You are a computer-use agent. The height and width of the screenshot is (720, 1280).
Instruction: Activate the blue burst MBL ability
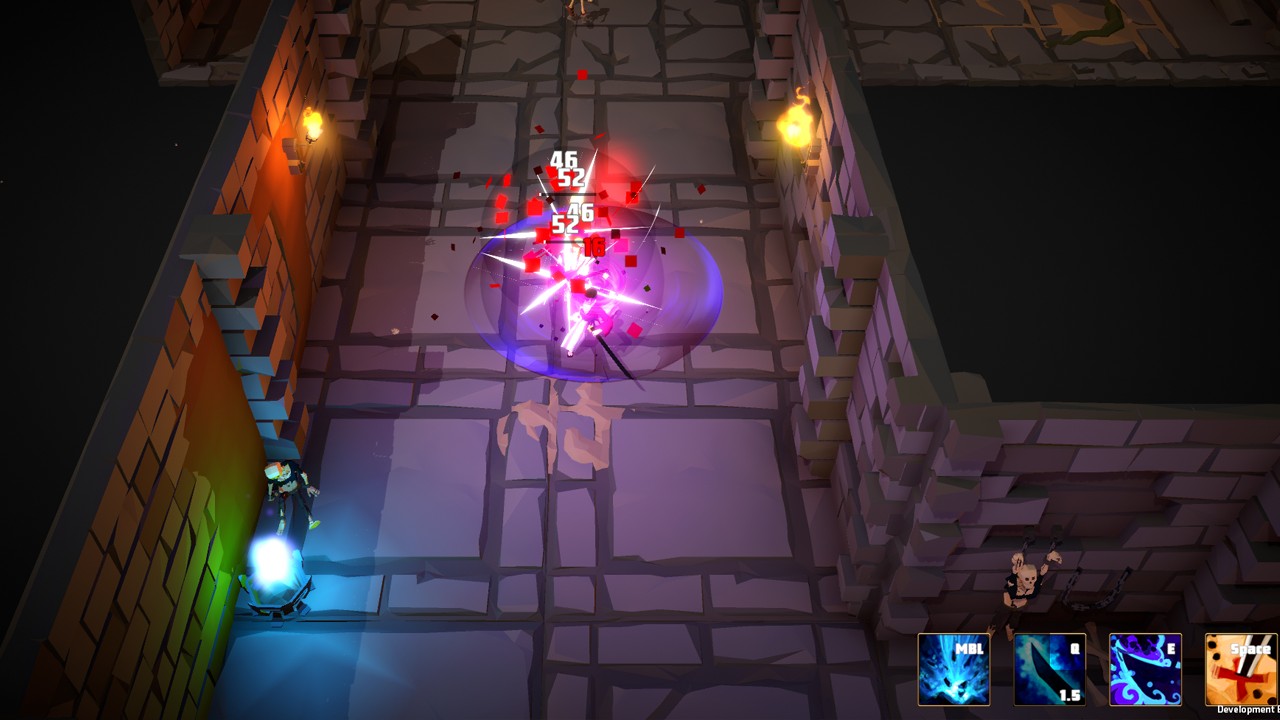954,669
